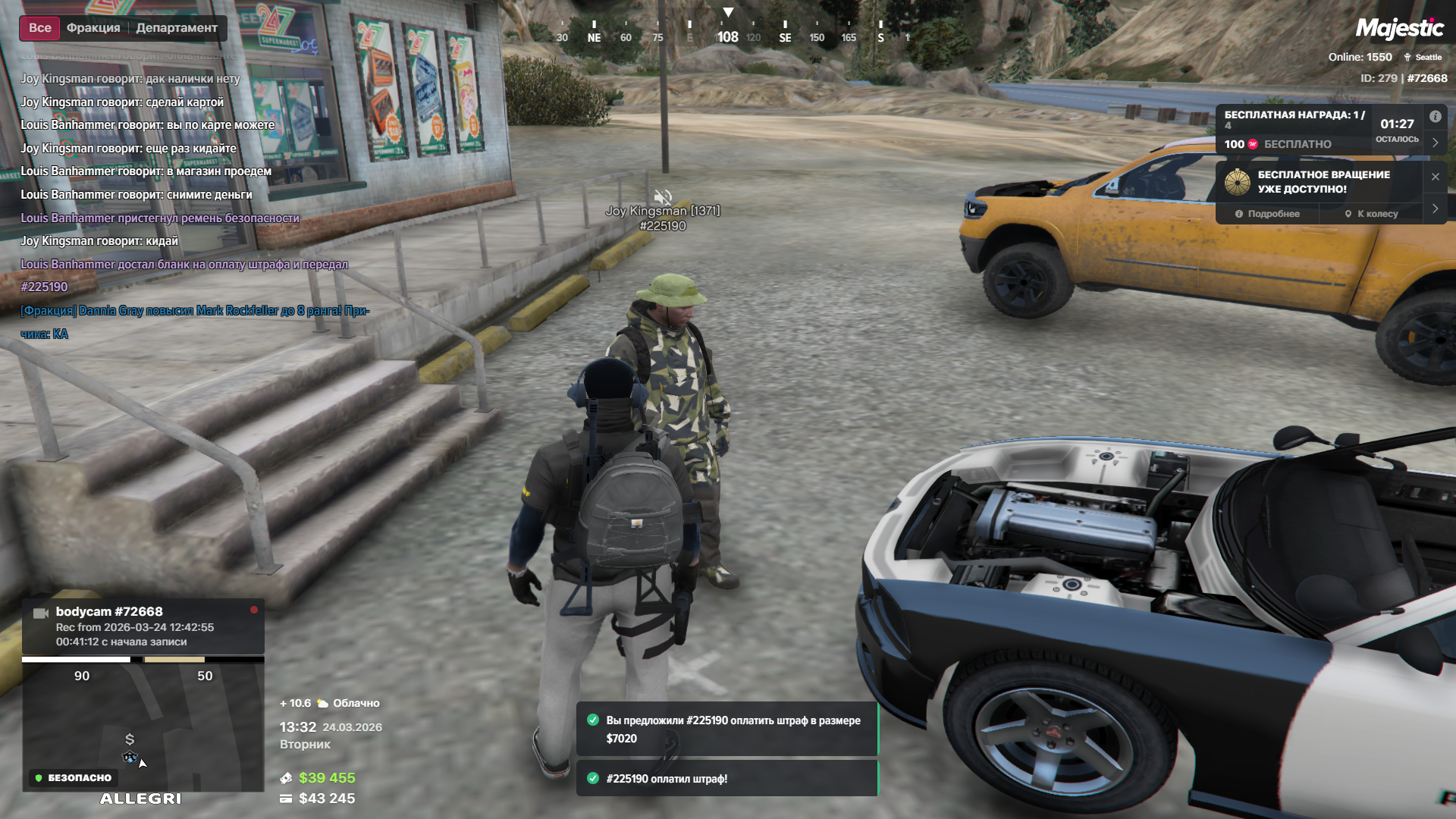Open the Фракция chat tab

click(93, 28)
